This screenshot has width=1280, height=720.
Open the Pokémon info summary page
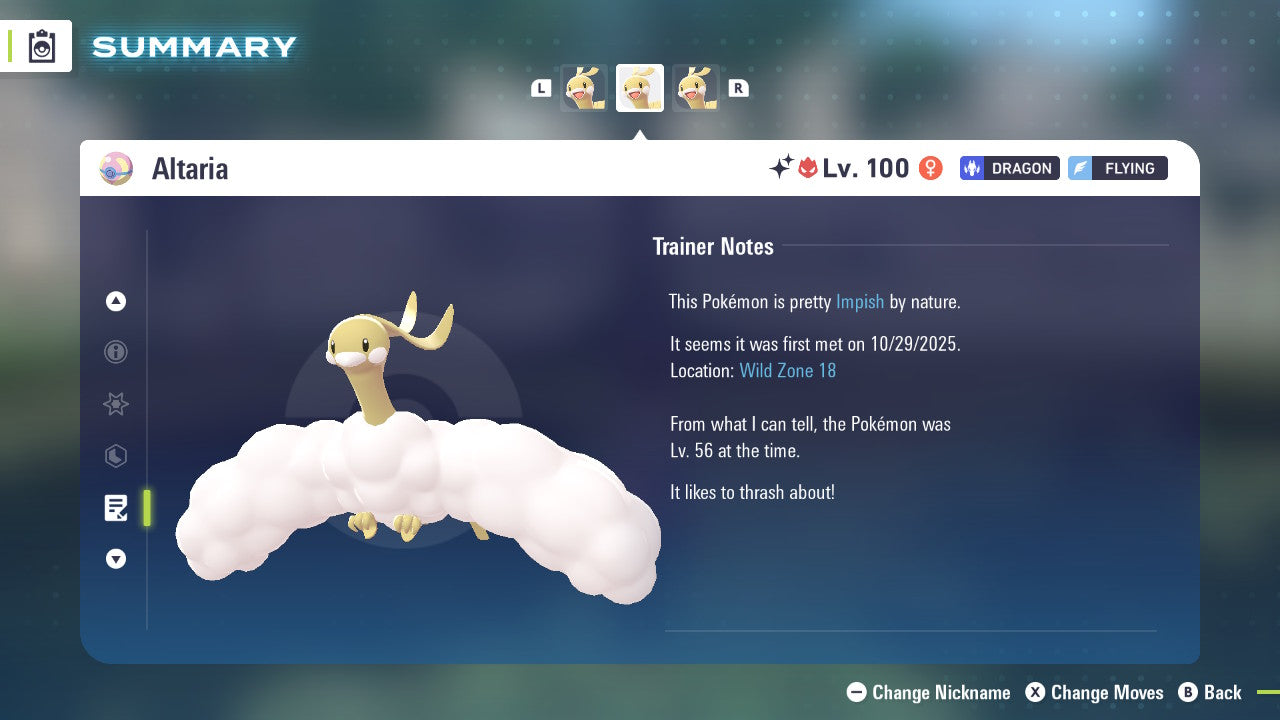click(x=116, y=352)
